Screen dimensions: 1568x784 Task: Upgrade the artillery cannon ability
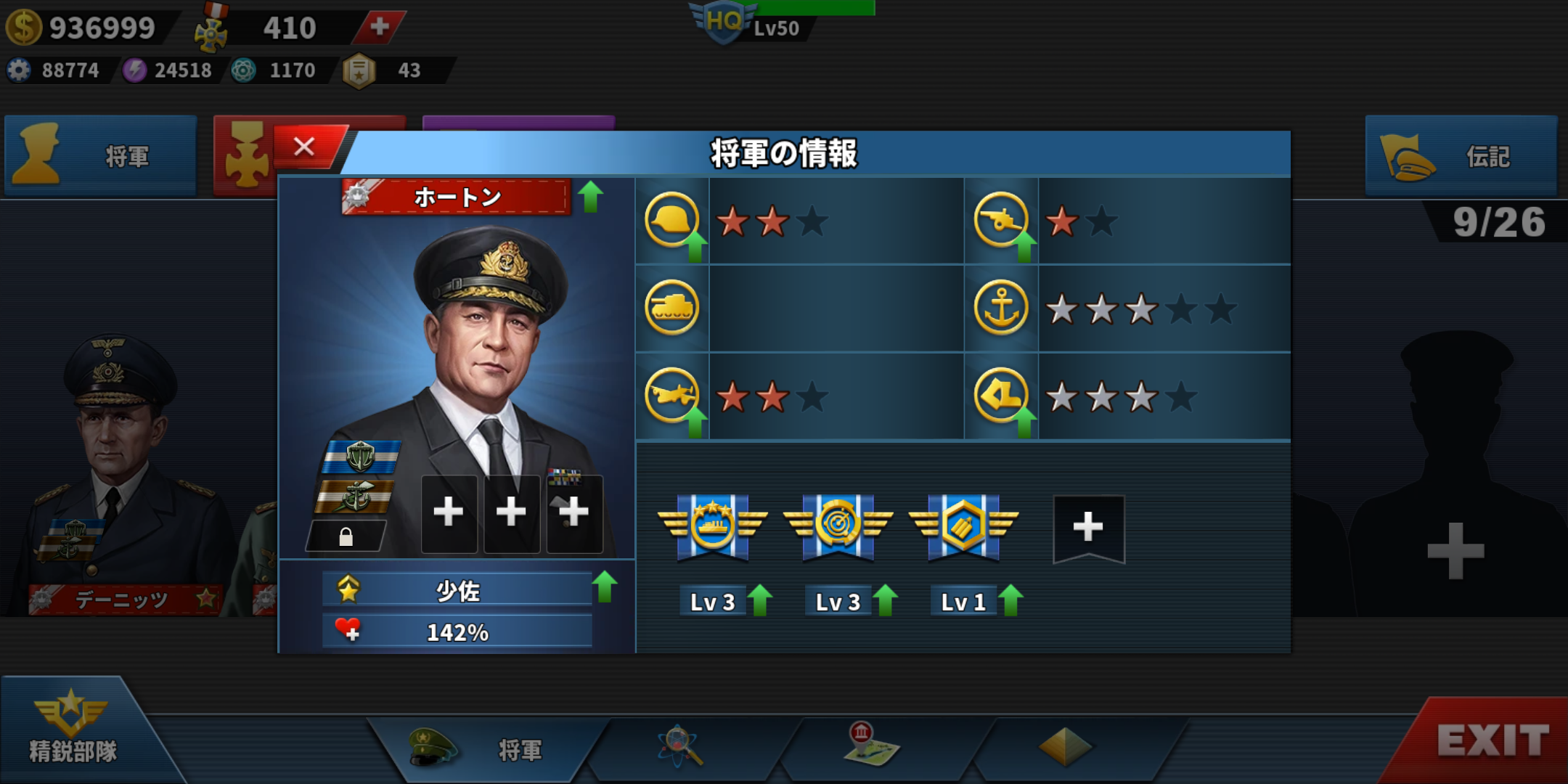[1024, 245]
